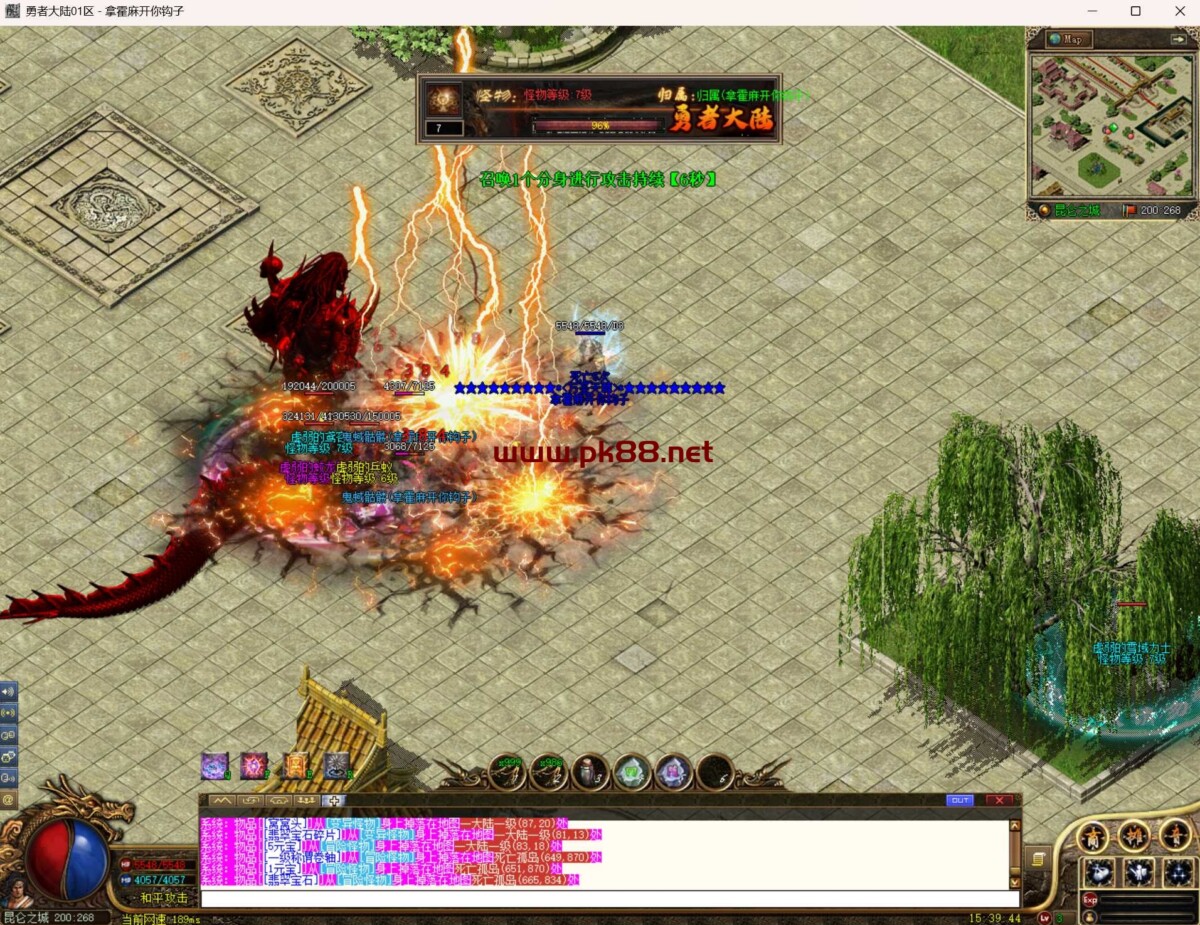
Task: Use the potion jar in the quick slot
Action: pos(590,771)
